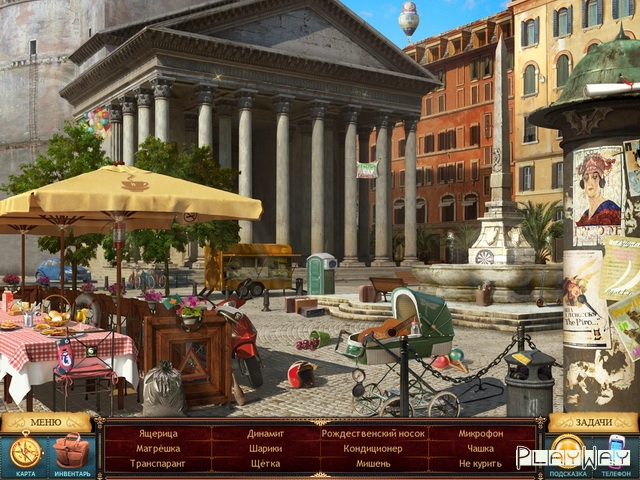Select Микрофон in the object list
The image size is (640, 480).
[x=480, y=433]
